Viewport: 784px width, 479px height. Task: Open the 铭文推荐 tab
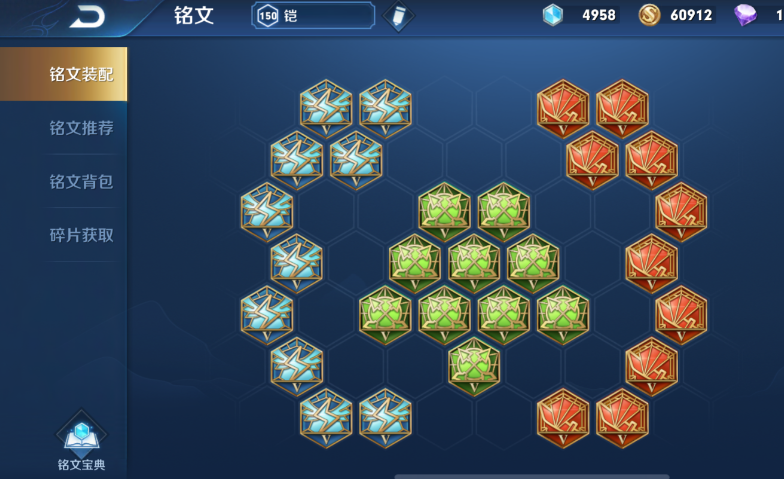[81, 128]
